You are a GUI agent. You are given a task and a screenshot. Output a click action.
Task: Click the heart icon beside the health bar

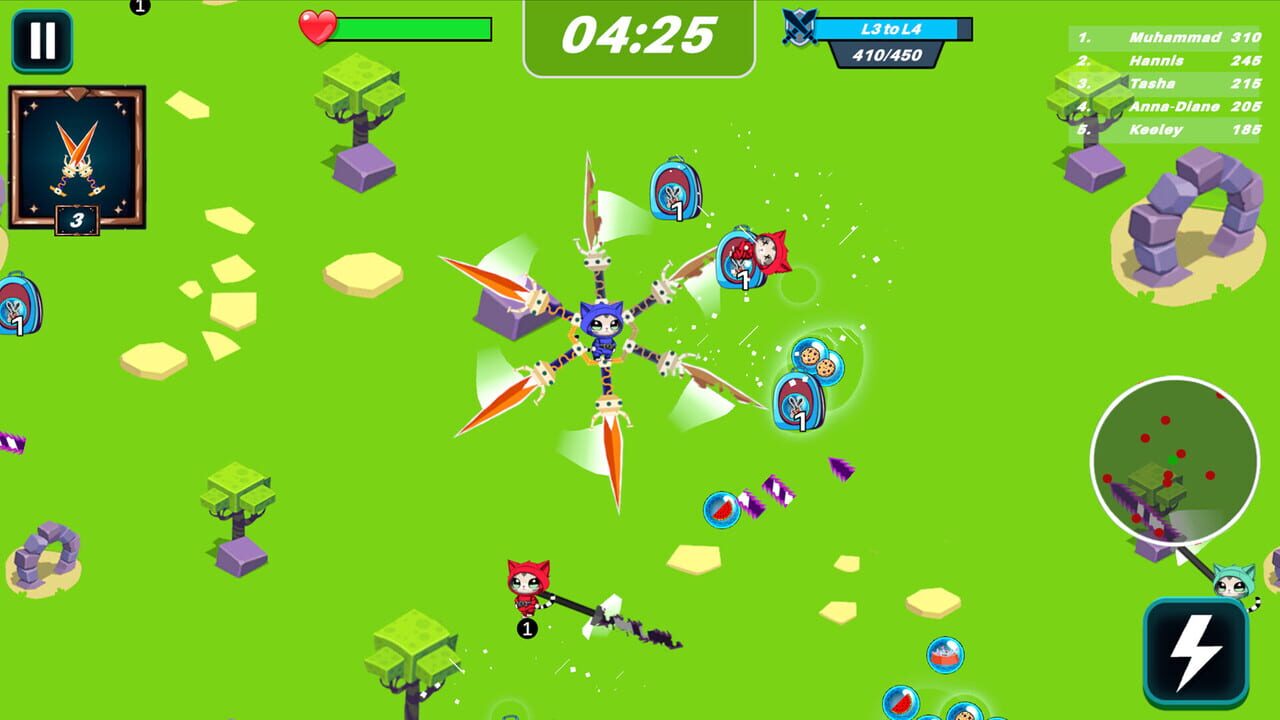(318, 27)
